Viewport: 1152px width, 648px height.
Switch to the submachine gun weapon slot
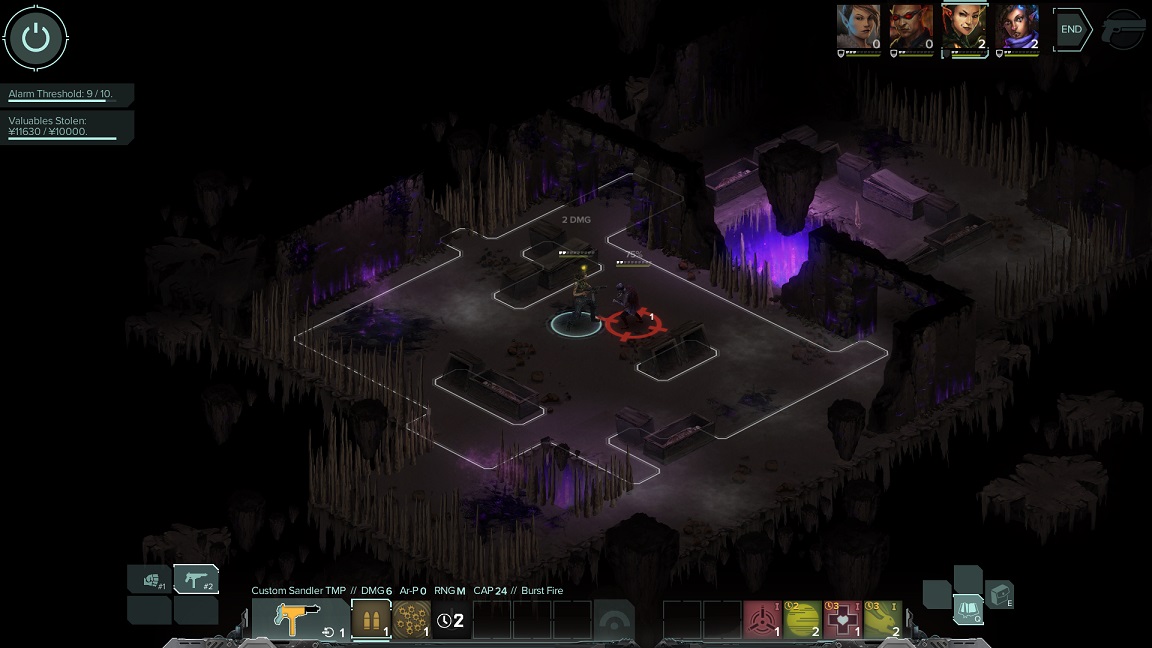pyautogui.click(x=196, y=579)
